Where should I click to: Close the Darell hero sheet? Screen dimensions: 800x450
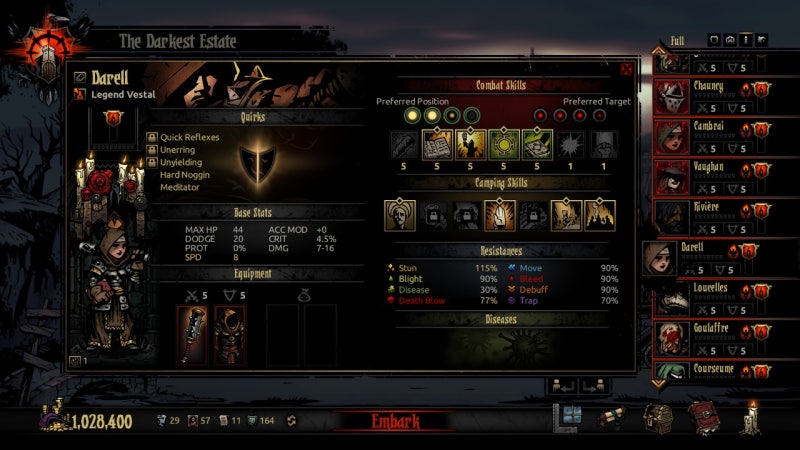coord(627,70)
